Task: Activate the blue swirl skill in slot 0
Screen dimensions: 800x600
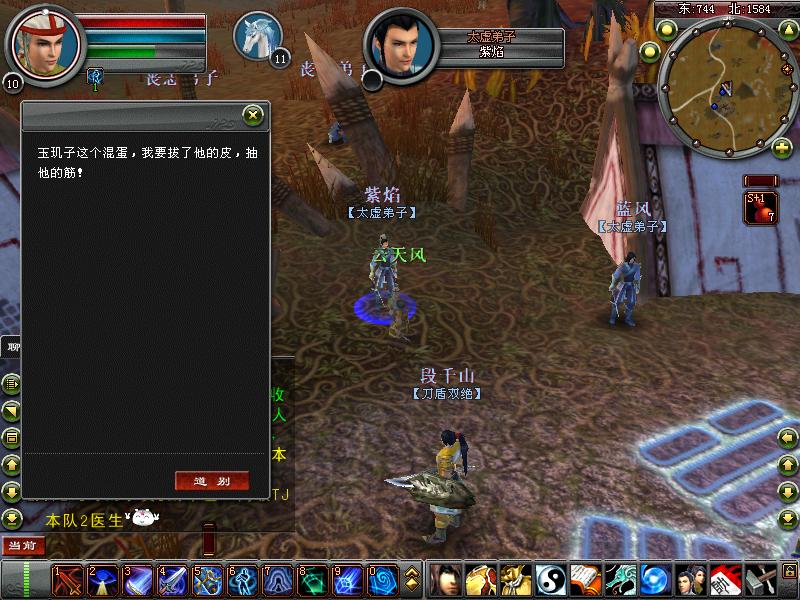Action: (x=382, y=580)
